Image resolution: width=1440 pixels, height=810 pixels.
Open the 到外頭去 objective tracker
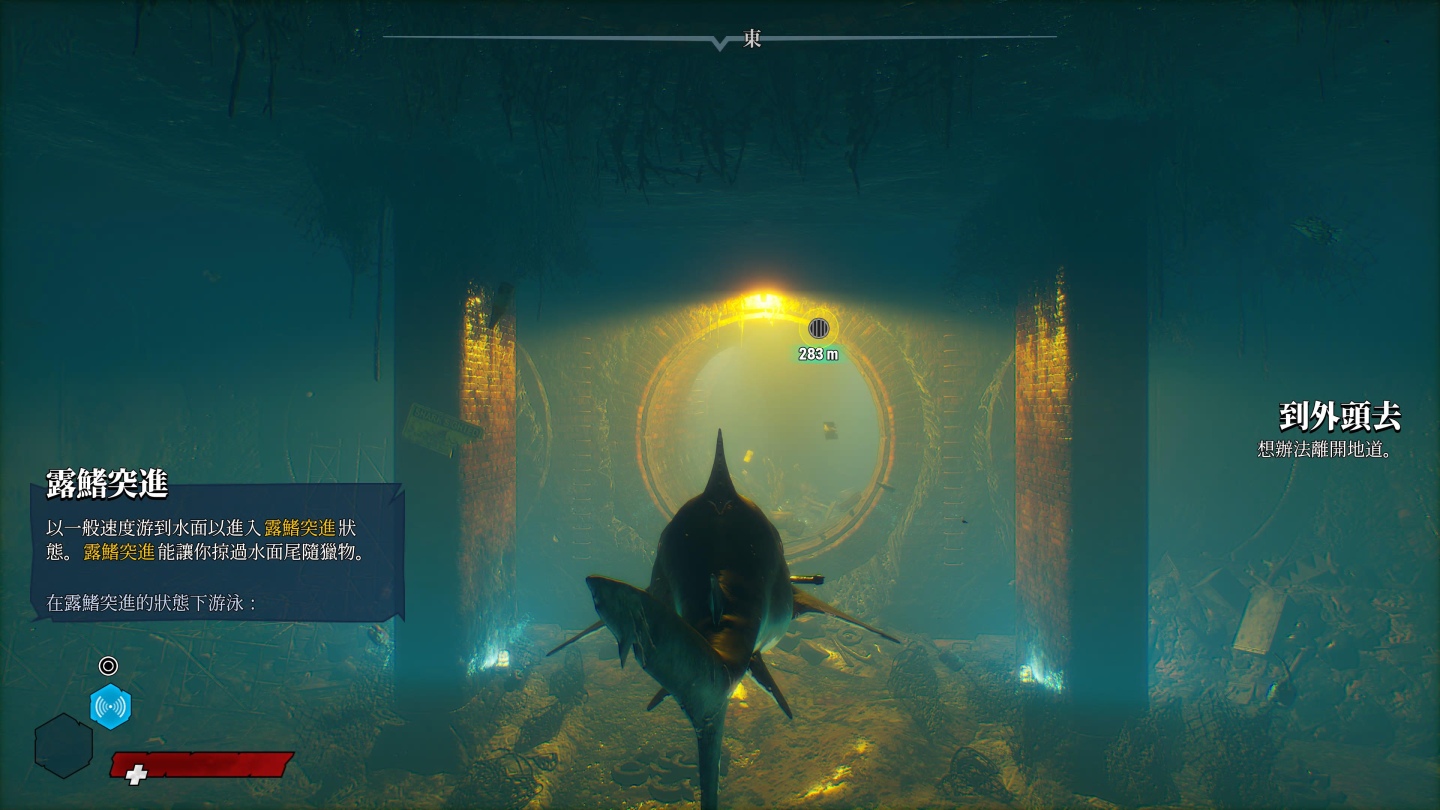[1339, 416]
